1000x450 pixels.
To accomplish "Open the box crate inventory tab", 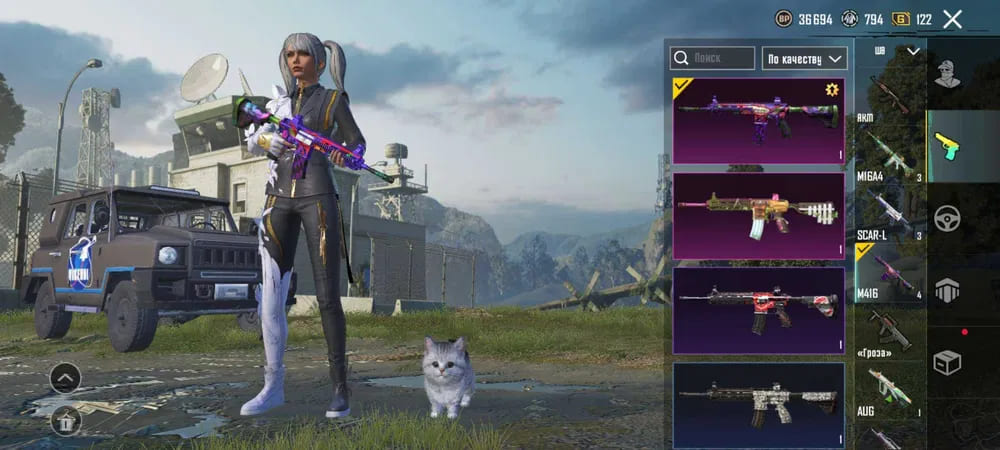I will [947, 362].
